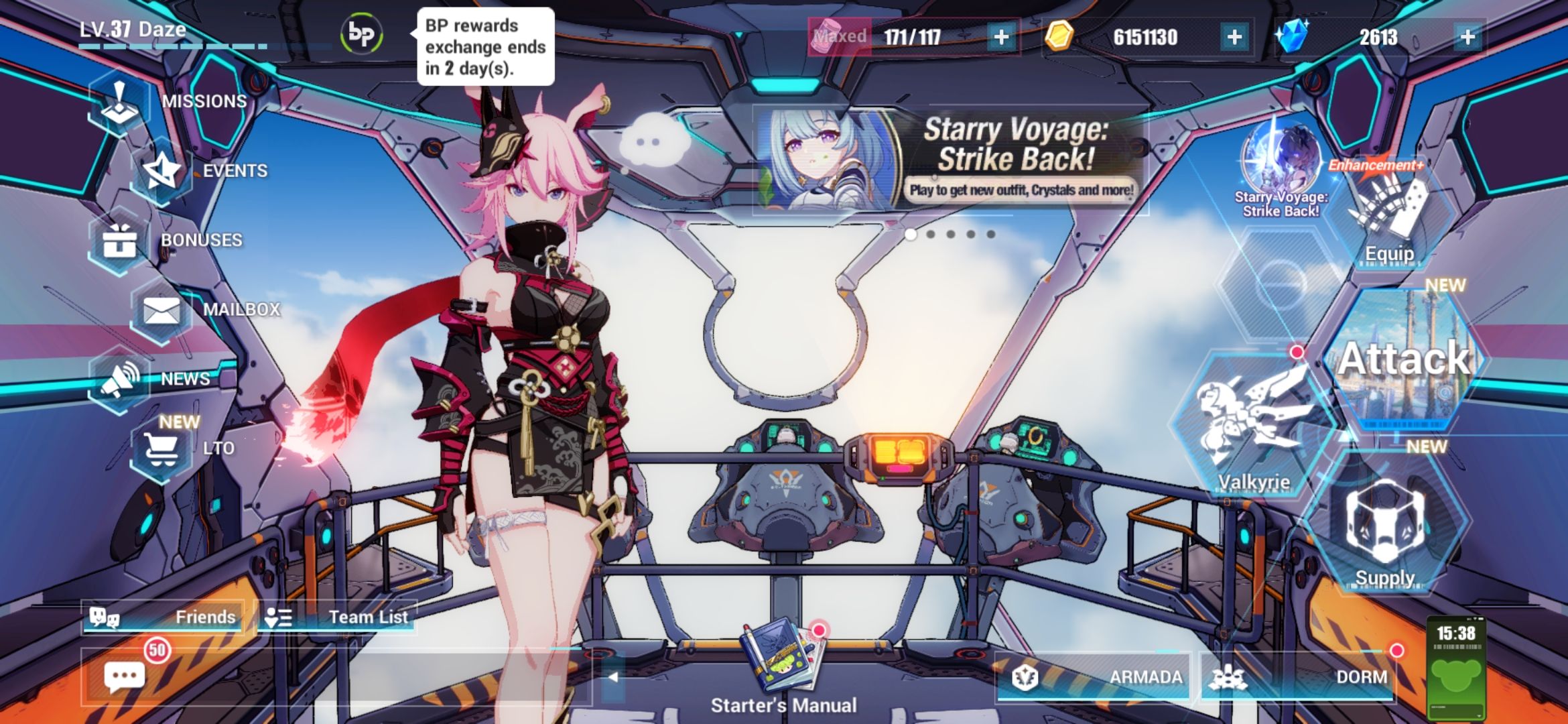The height and width of the screenshot is (724, 1568).
Task: Add stamina with the plus button
Action: click(x=1000, y=37)
